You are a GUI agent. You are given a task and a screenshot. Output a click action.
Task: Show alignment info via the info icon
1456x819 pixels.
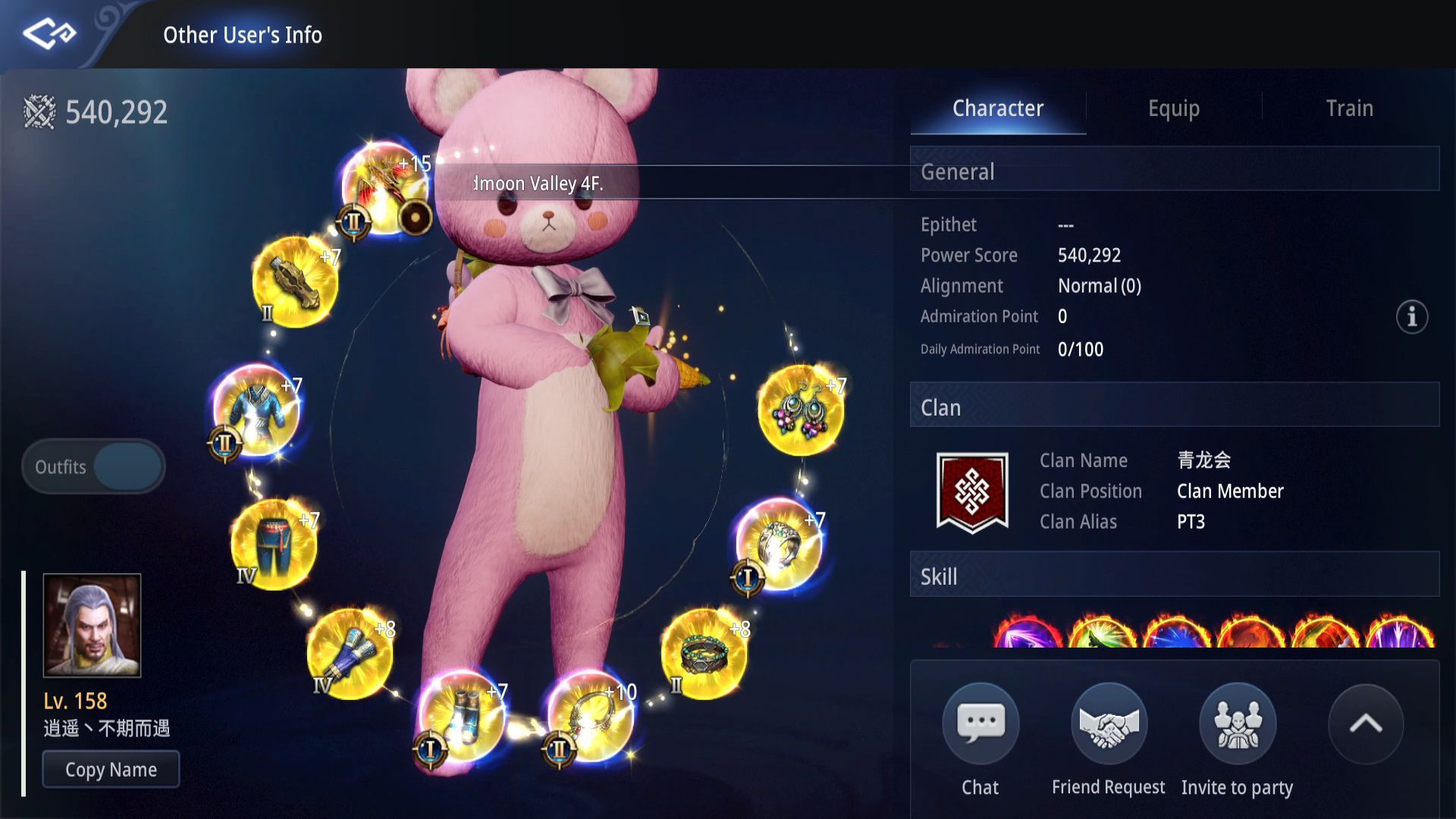pos(1411,316)
